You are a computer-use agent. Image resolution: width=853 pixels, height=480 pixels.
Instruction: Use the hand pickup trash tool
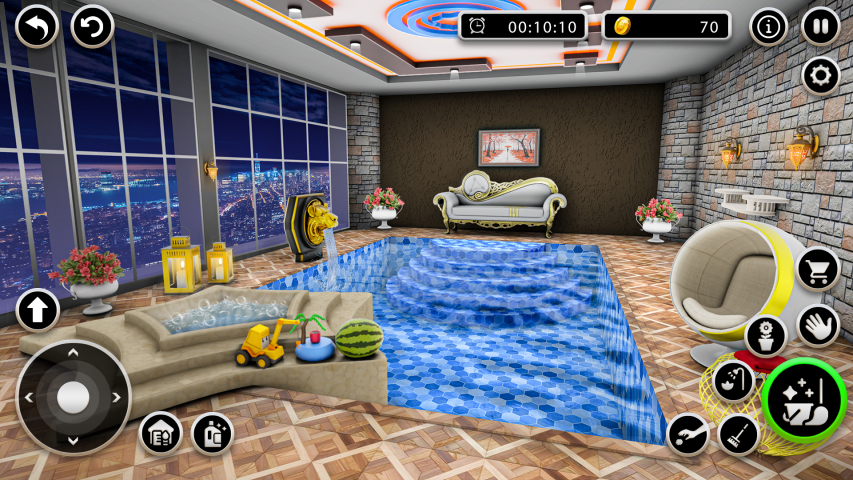click(x=688, y=434)
